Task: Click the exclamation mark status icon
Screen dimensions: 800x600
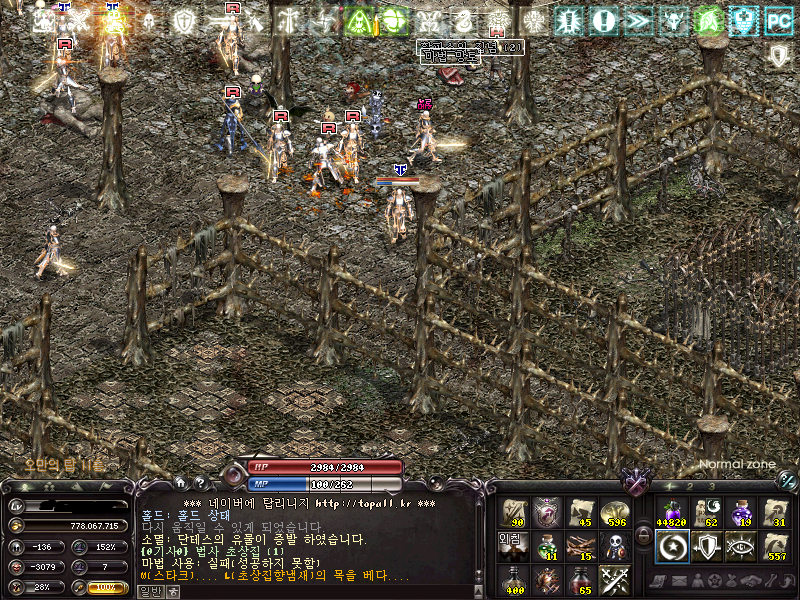Action: [602, 19]
